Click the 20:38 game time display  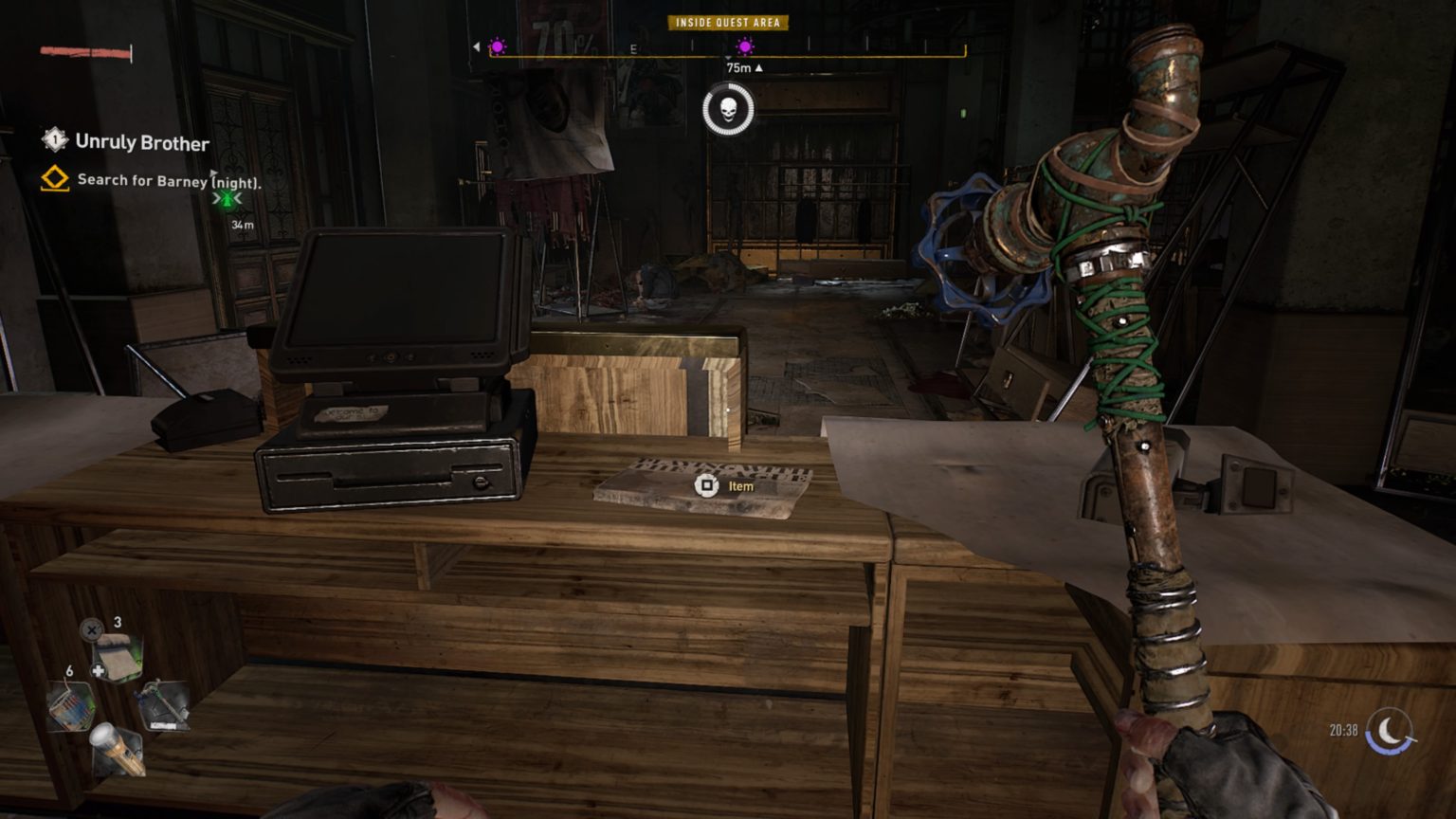(x=1338, y=730)
